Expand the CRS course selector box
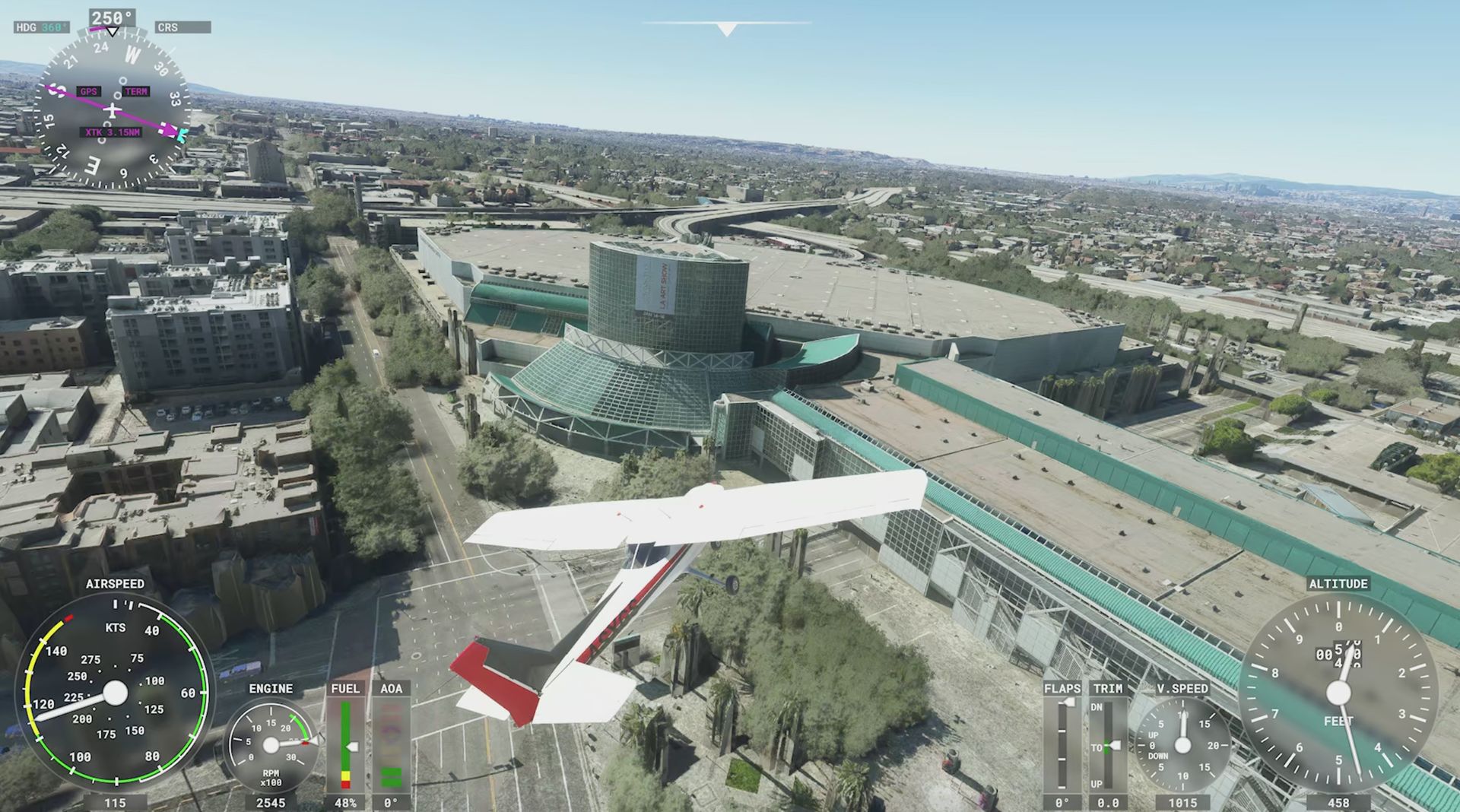 (x=183, y=27)
